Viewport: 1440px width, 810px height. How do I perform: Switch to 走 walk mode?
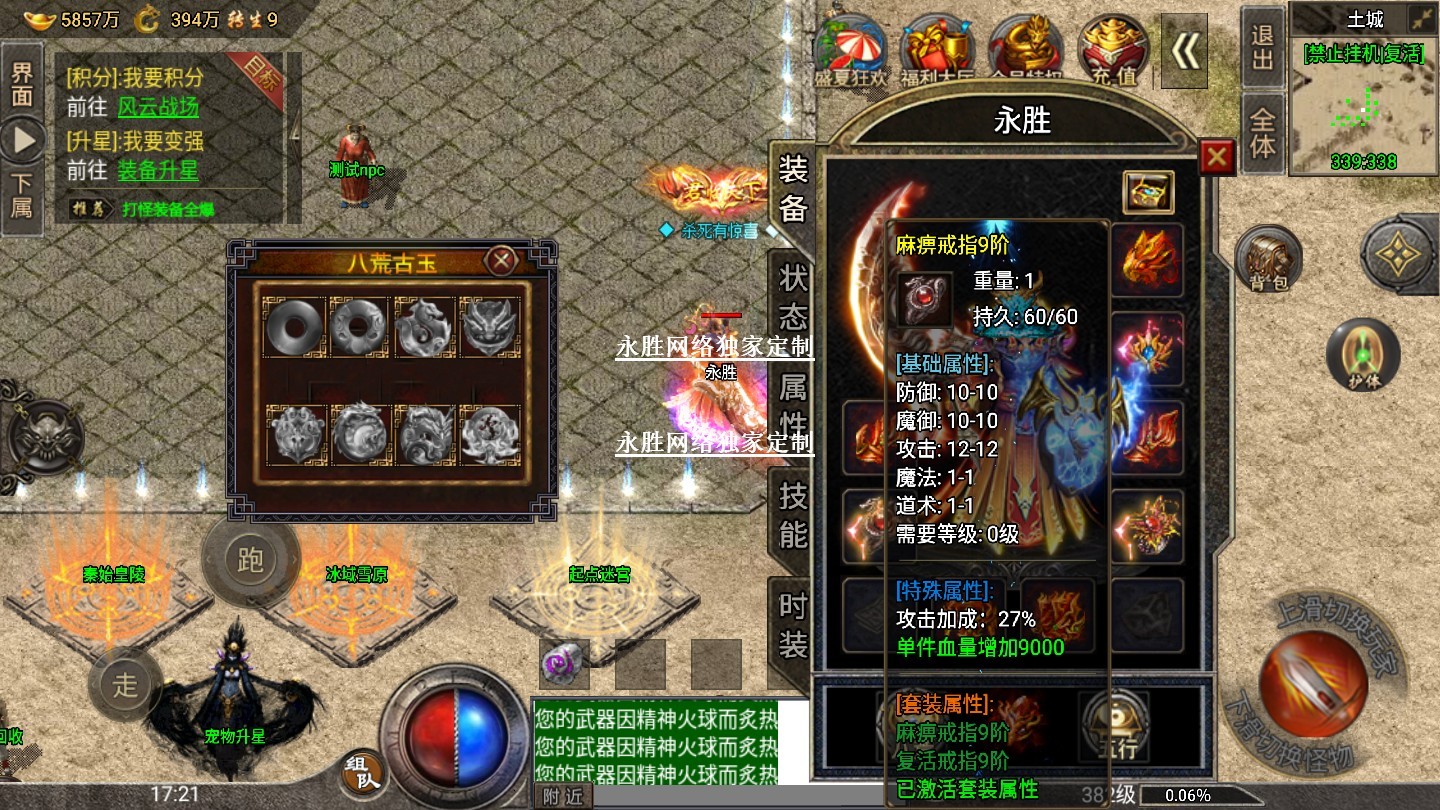[124, 685]
